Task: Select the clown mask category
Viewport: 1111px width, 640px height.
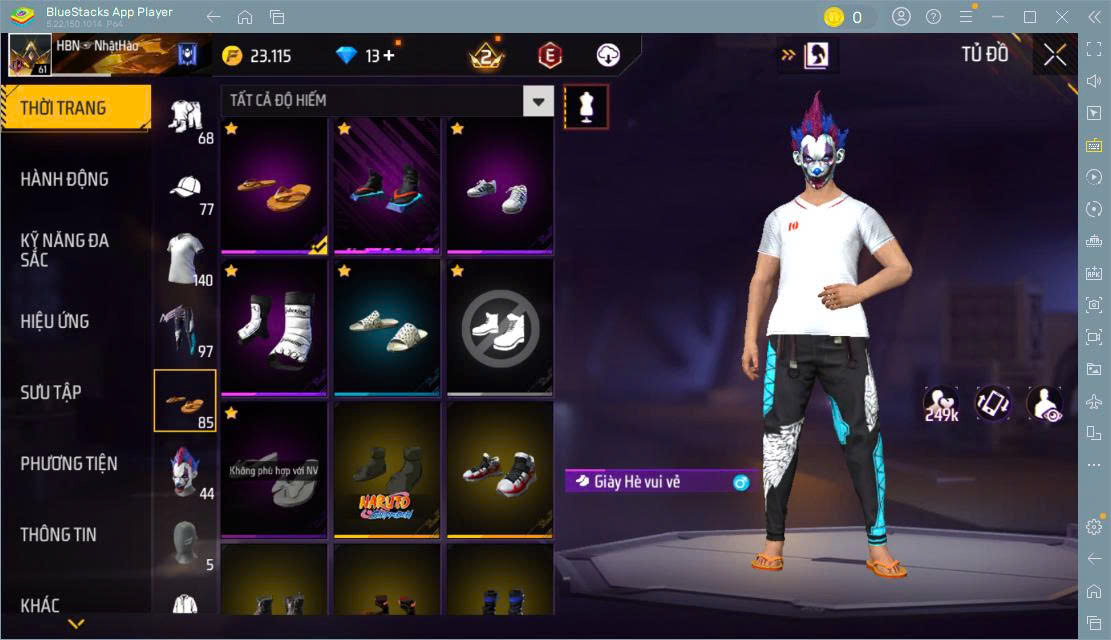Action: [x=185, y=471]
